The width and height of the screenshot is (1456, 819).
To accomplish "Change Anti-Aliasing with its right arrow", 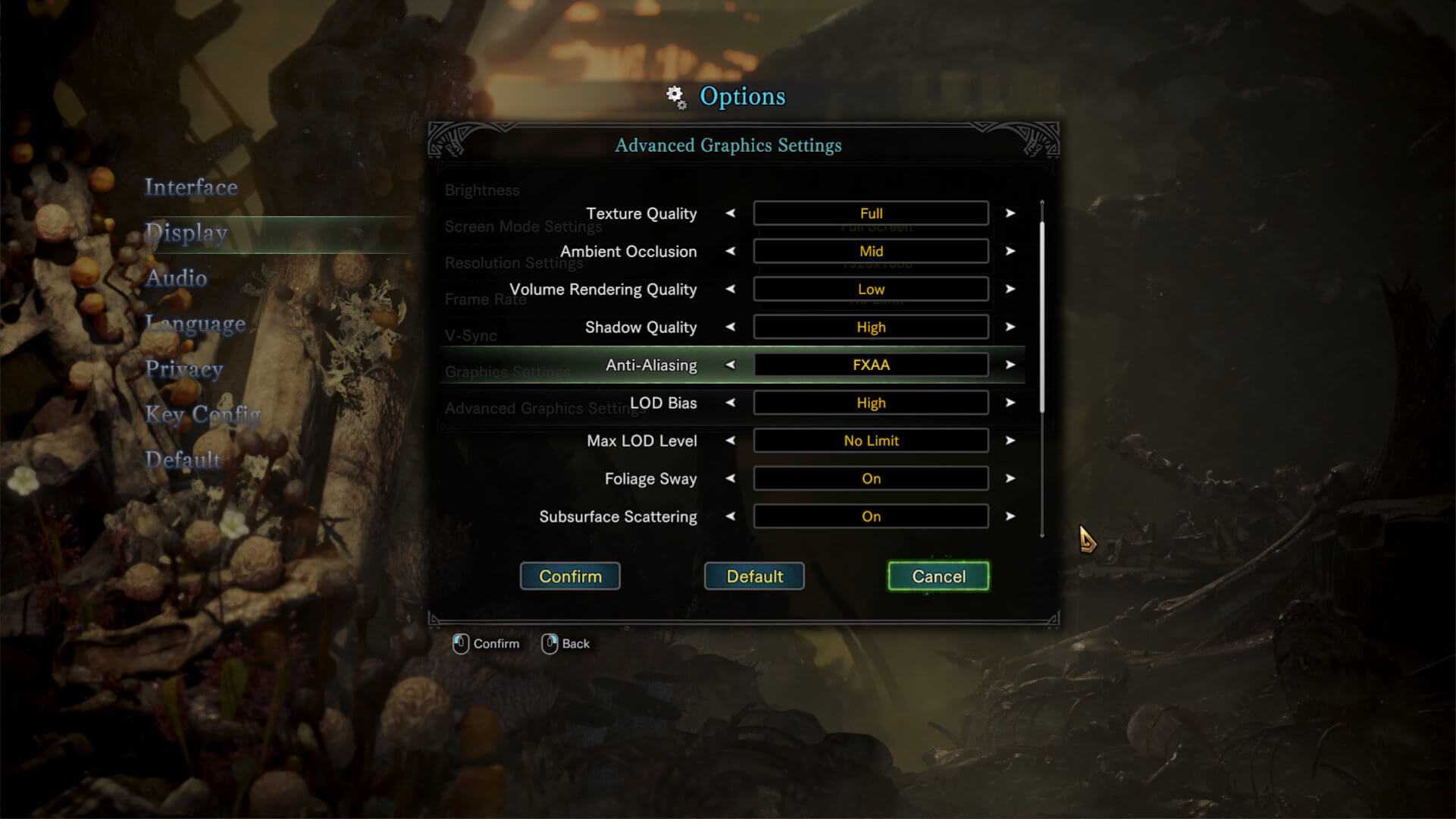I will [x=1010, y=366].
